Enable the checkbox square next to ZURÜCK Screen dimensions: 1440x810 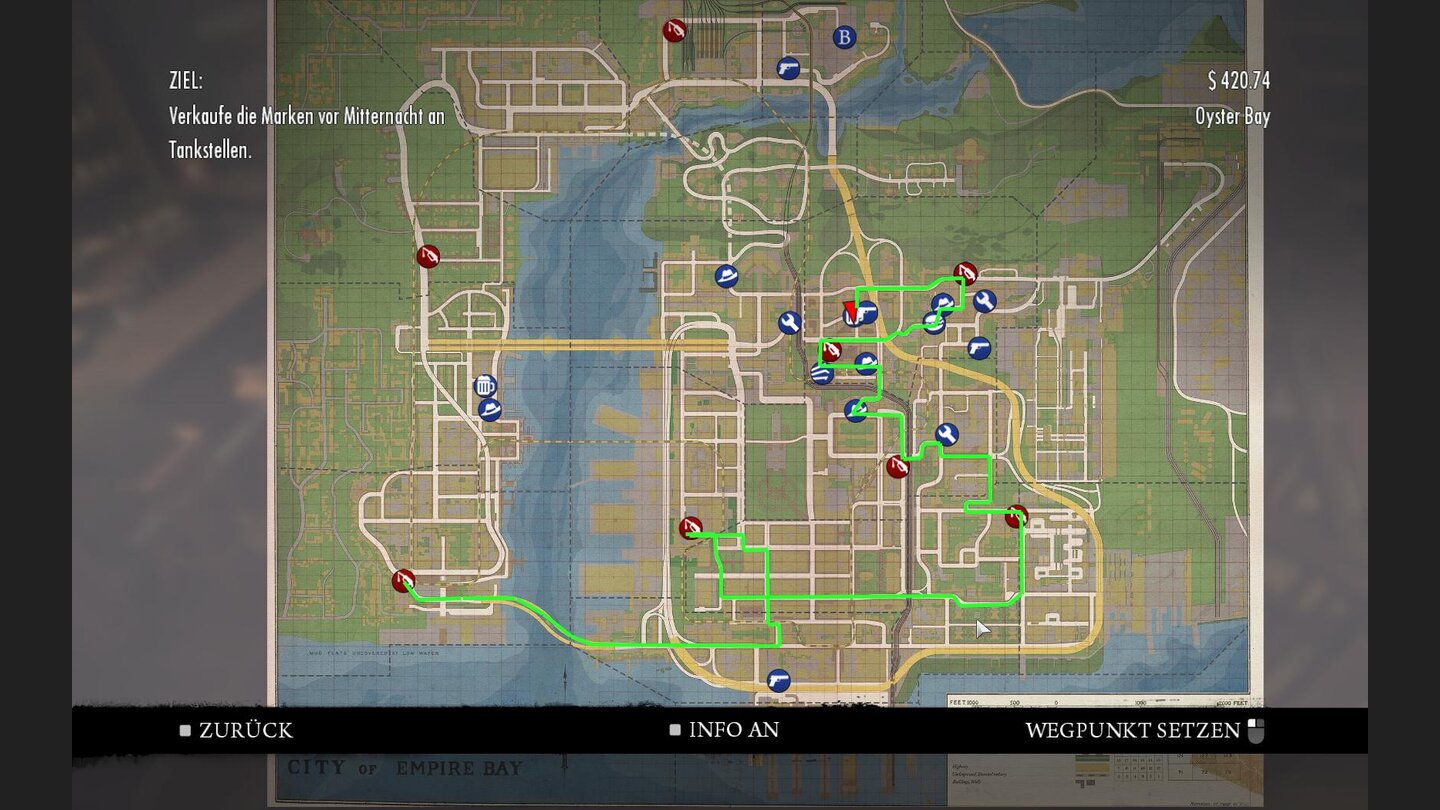point(185,731)
